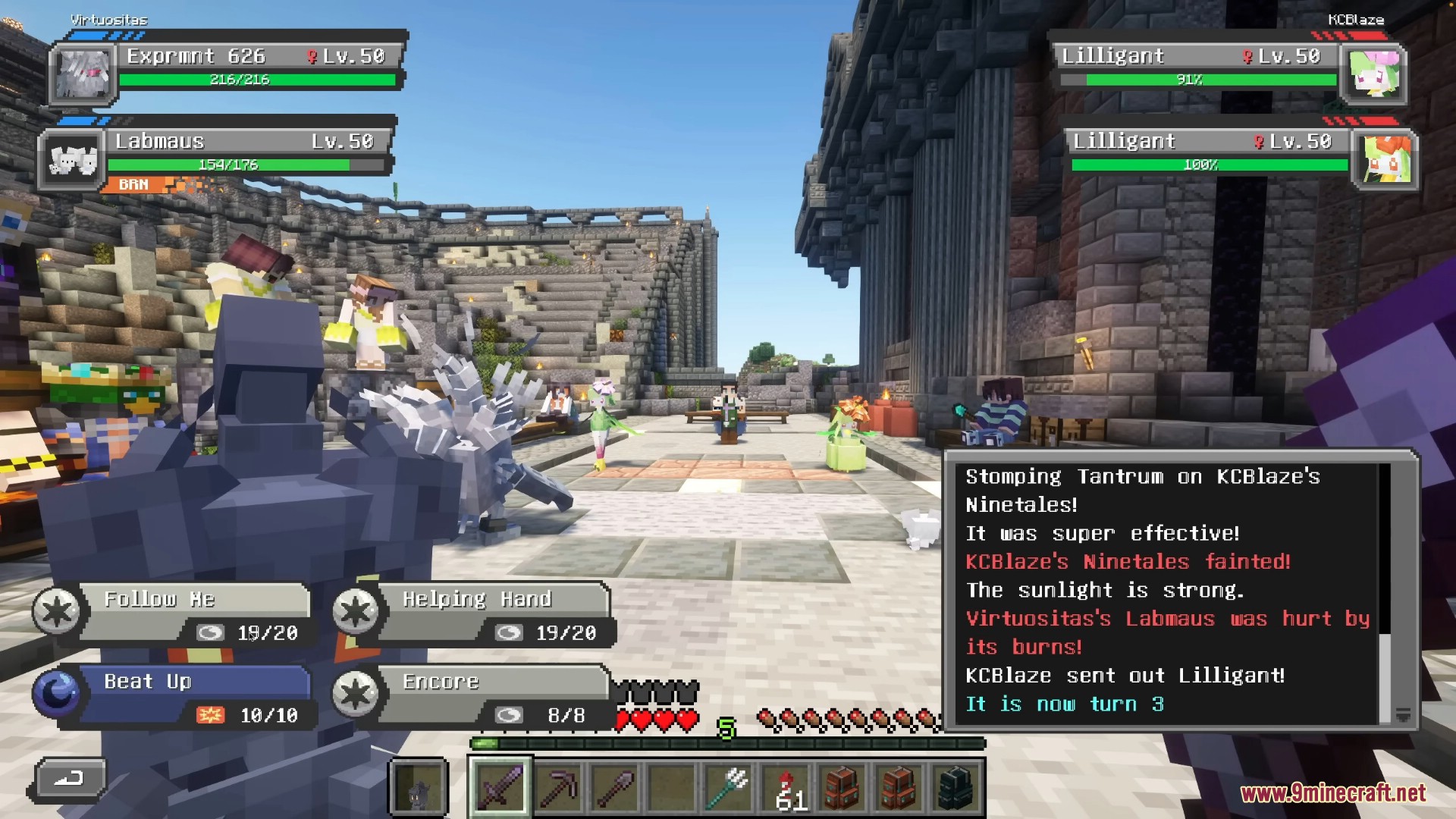Choose the Follow Me move
Viewport: 1456px width, 819px height.
tap(193, 613)
